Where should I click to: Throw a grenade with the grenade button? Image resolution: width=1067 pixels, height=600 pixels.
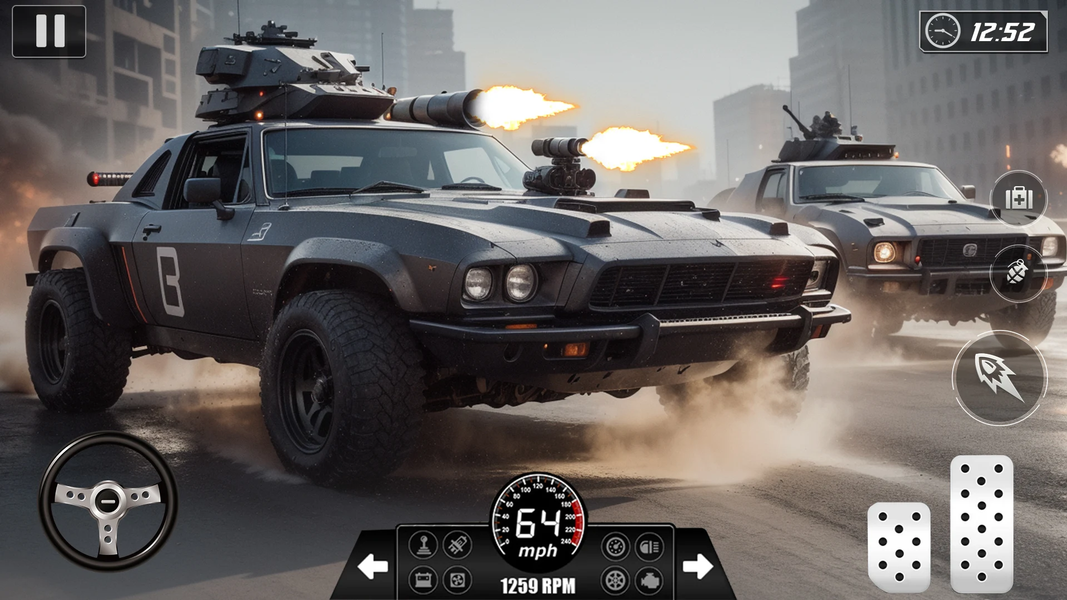pyautogui.click(x=1018, y=272)
